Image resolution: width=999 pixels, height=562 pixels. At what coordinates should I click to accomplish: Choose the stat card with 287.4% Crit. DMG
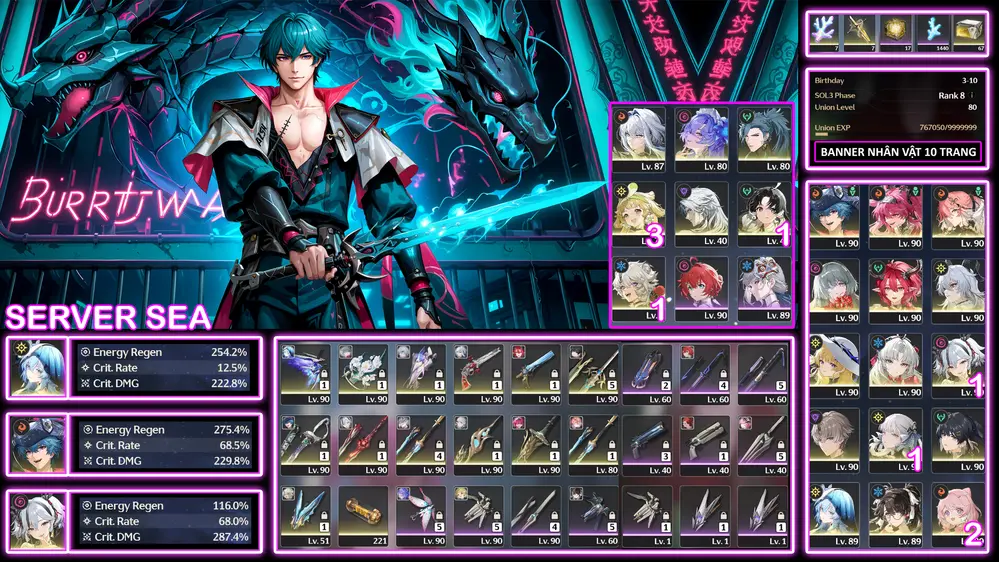(135, 521)
